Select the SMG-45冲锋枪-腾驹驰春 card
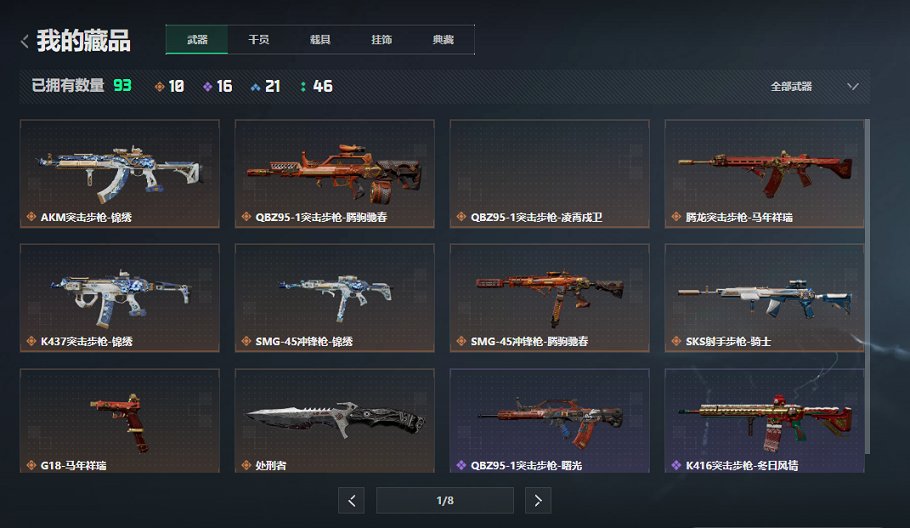The height and width of the screenshot is (528, 910). pos(549,297)
